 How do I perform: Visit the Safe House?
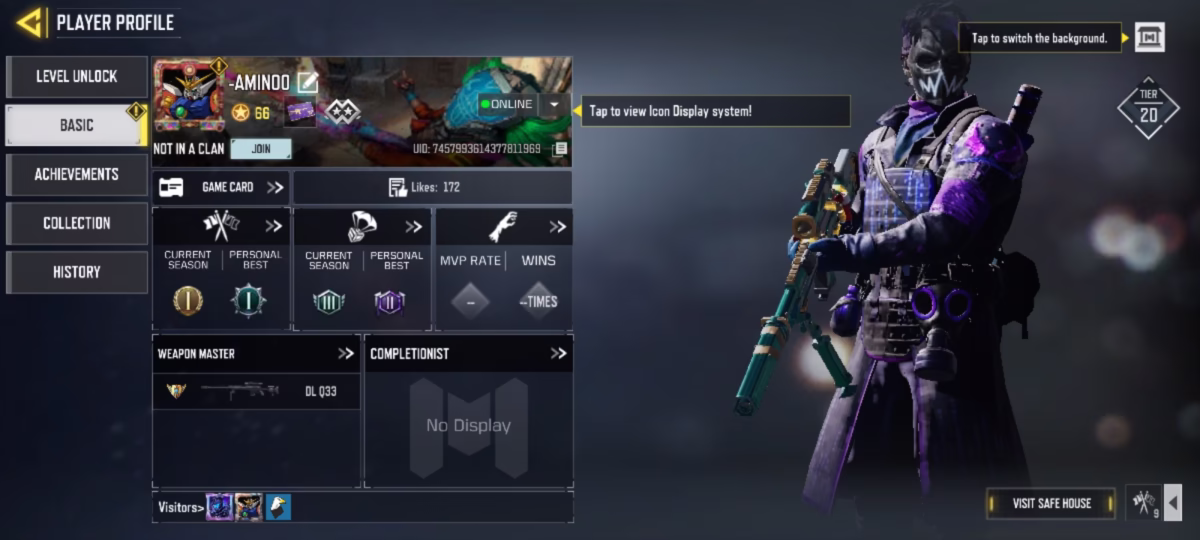tap(1051, 503)
